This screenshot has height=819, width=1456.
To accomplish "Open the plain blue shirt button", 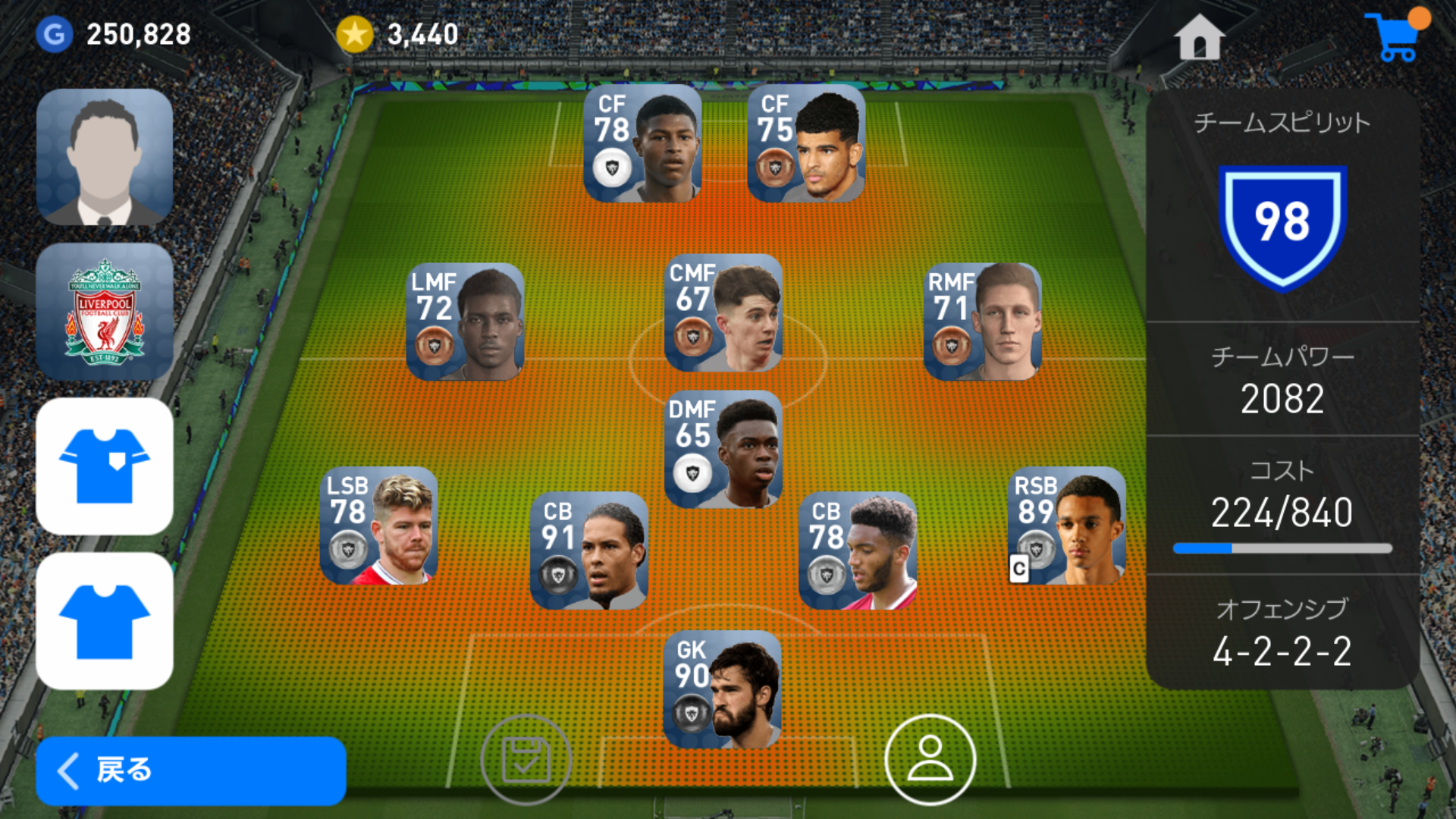I will [x=105, y=621].
